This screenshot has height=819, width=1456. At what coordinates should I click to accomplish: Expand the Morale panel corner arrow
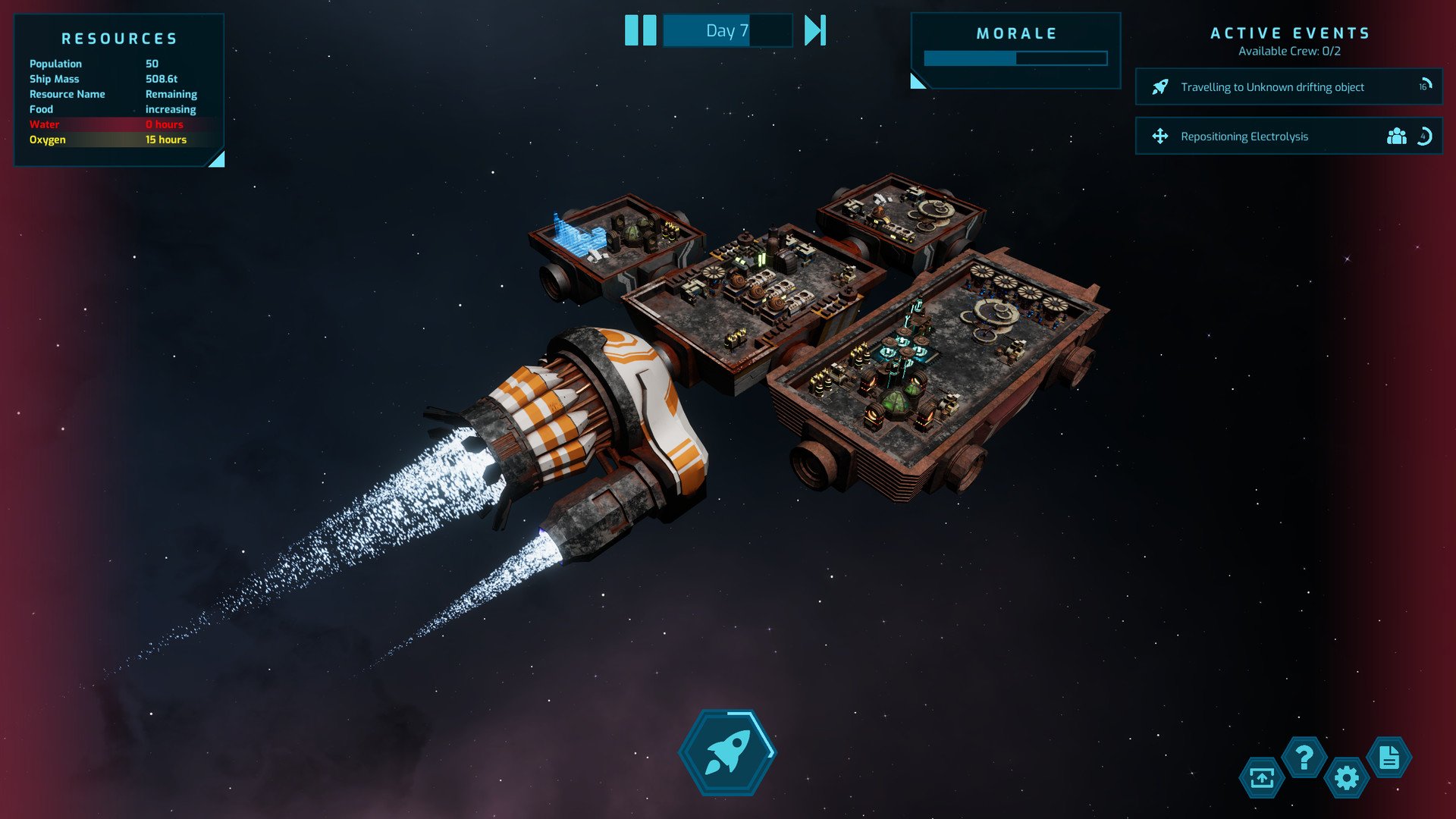(x=918, y=81)
